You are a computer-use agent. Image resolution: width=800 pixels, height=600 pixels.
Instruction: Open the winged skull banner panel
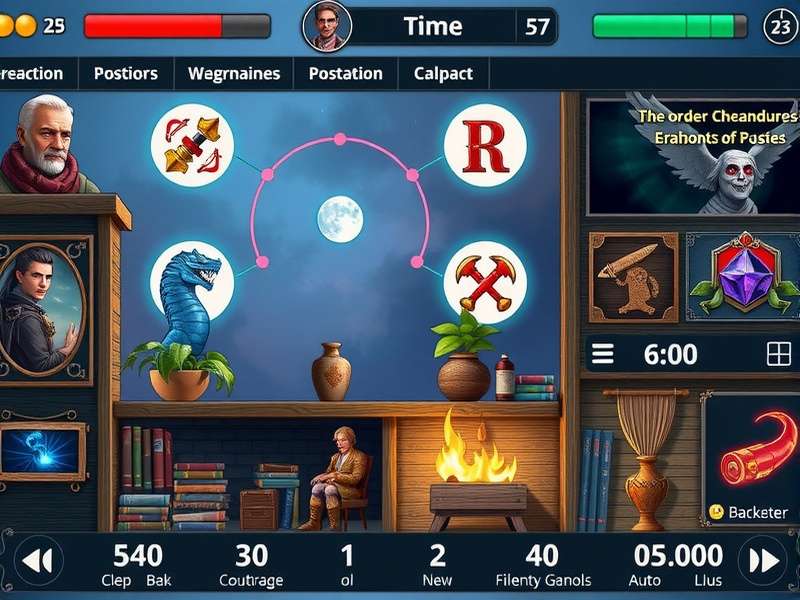click(x=692, y=155)
